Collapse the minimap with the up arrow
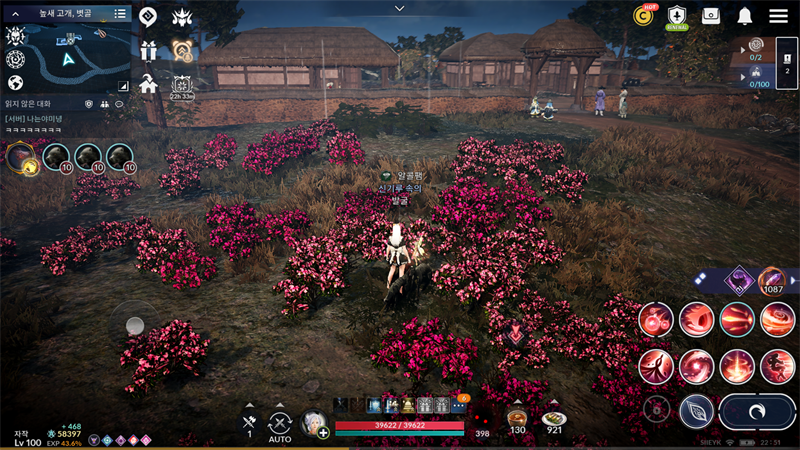This screenshot has width=800, height=450. [x=16, y=14]
